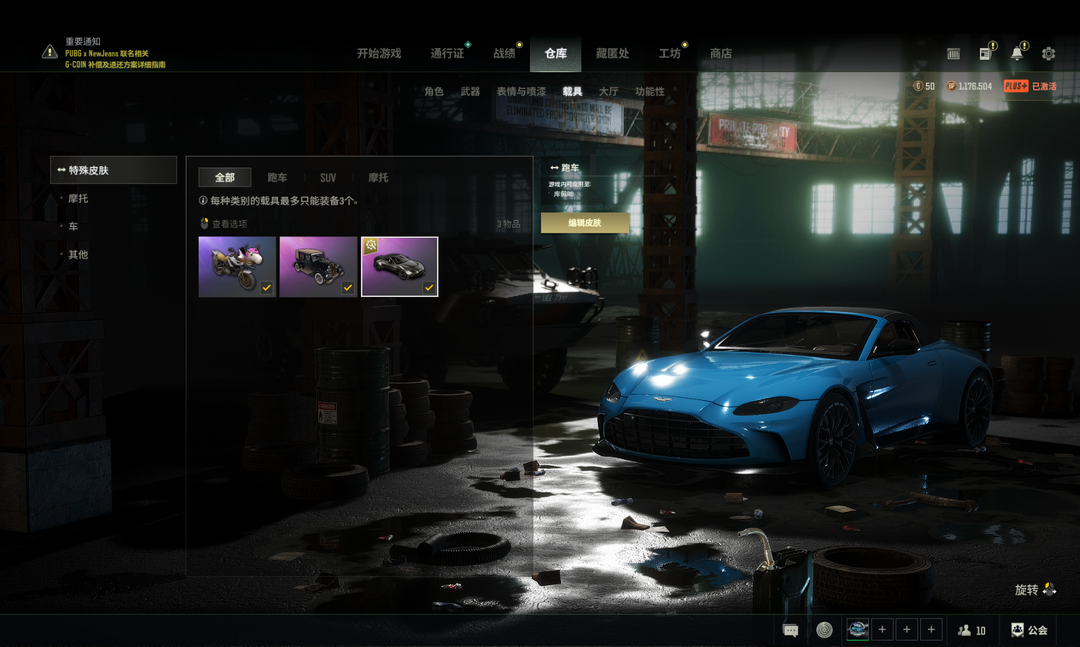Open the 战绩 career tab
Image resolution: width=1080 pixels, height=647 pixels.
point(504,54)
